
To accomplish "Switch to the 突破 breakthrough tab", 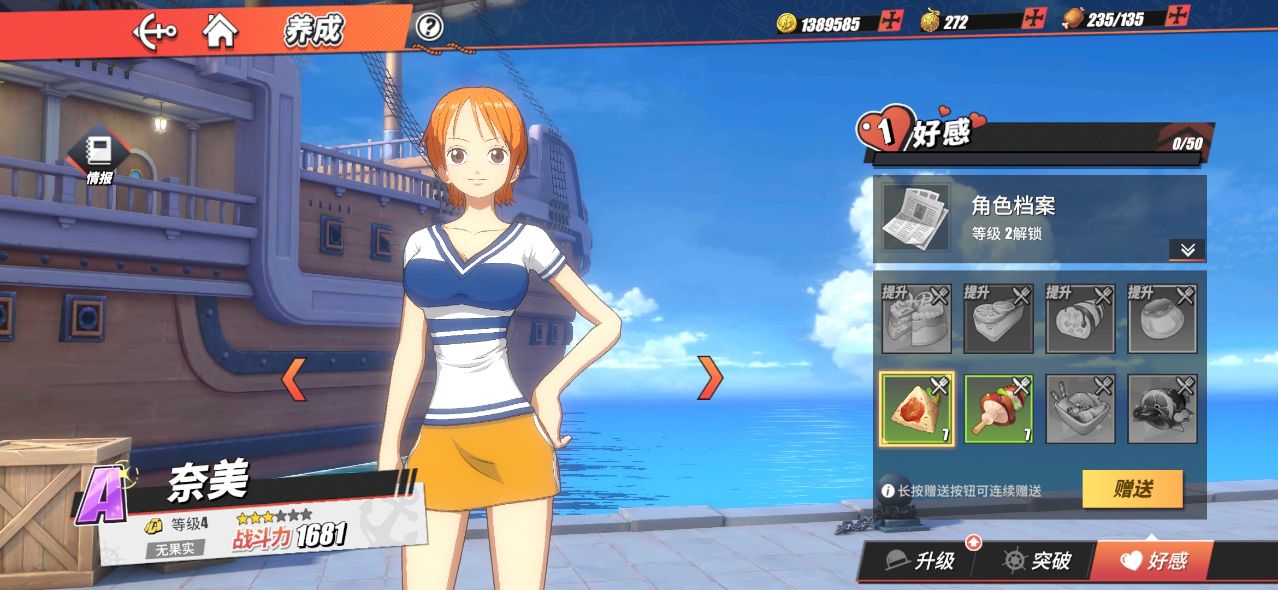I will click(x=1038, y=561).
